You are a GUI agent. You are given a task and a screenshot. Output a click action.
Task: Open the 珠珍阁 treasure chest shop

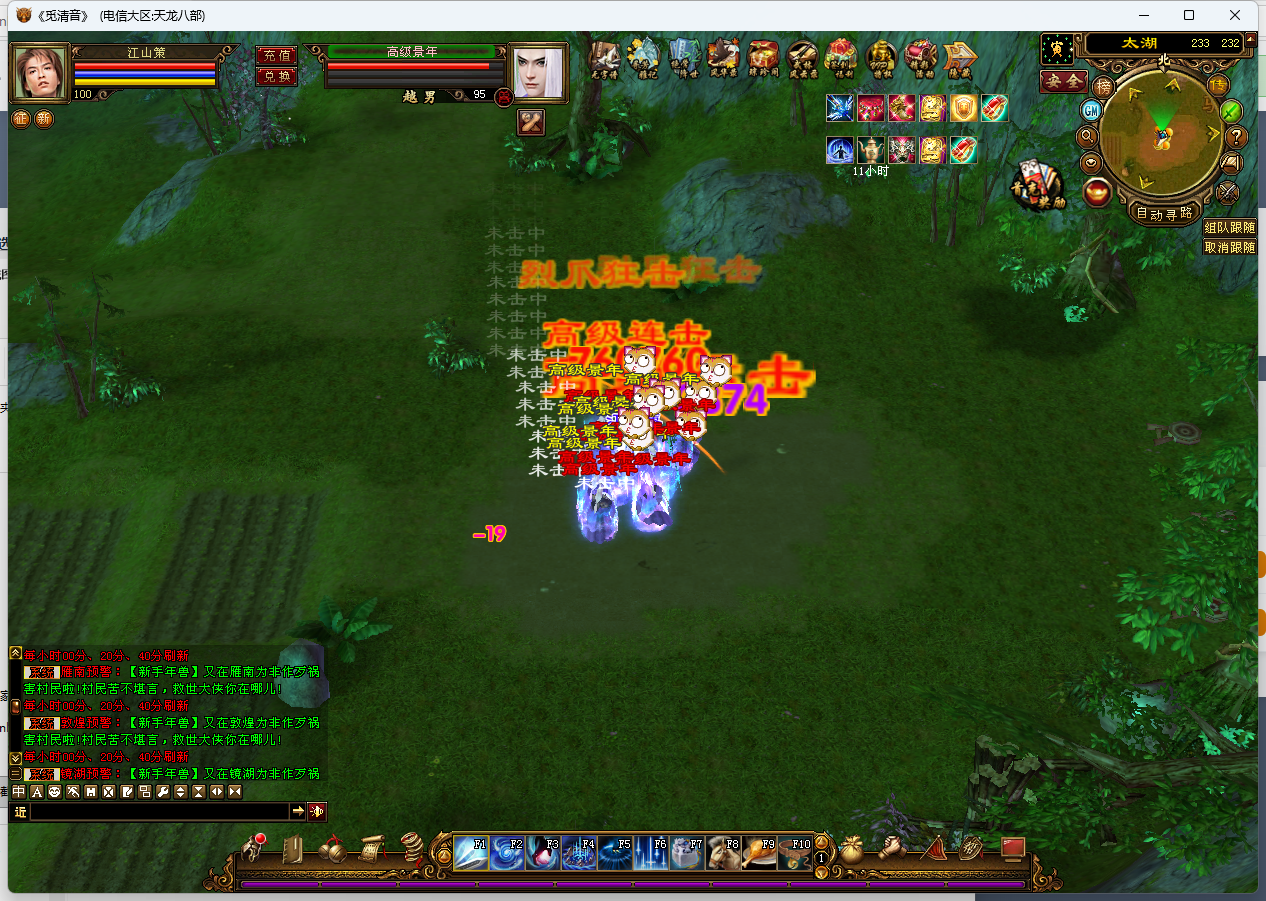764,59
